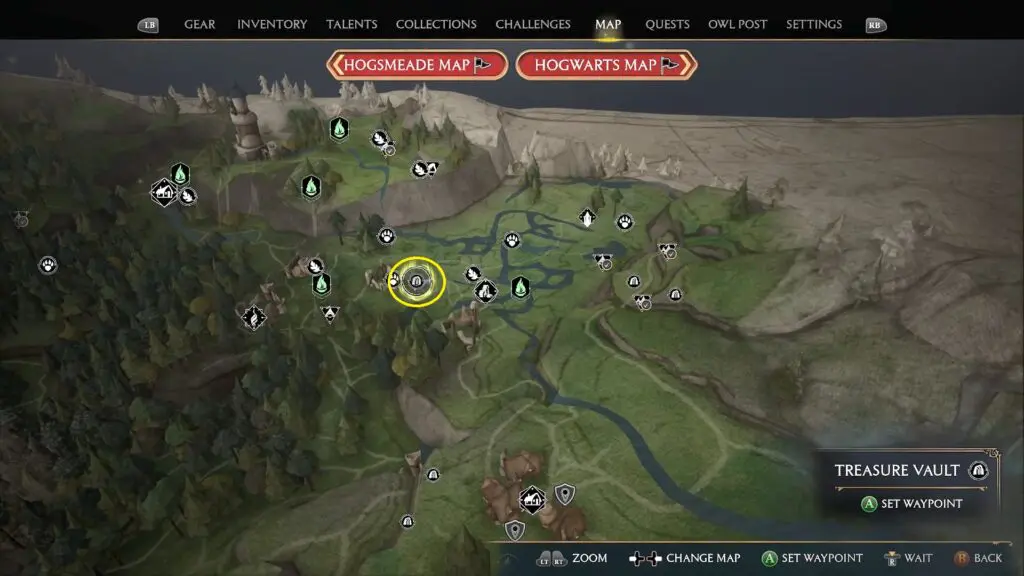This screenshot has width=1024, height=576.
Task: Switch to the Owl Post tab
Action: tap(740, 24)
